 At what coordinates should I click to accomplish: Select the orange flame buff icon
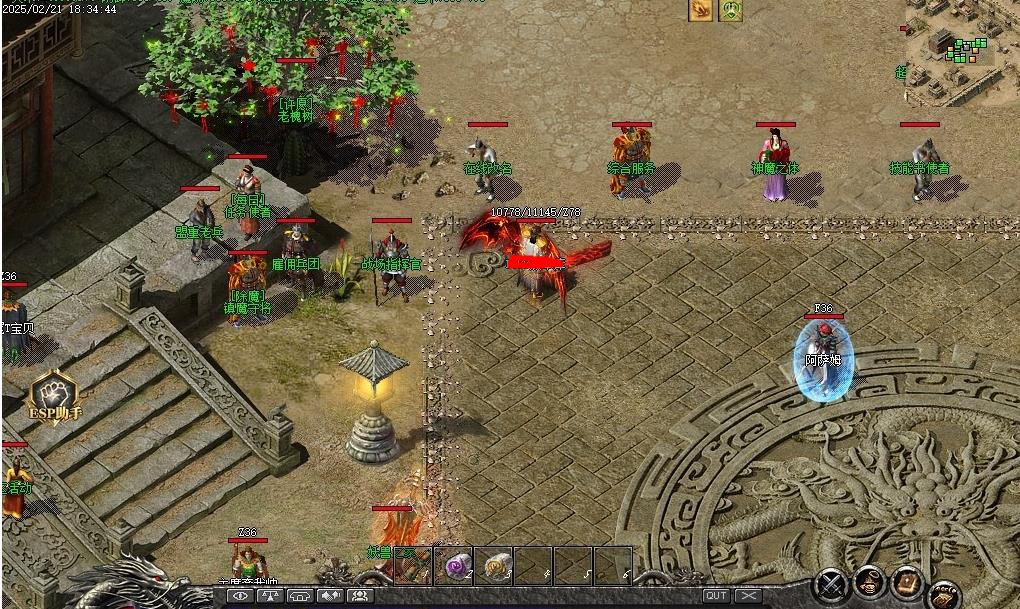click(x=700, y=10)
